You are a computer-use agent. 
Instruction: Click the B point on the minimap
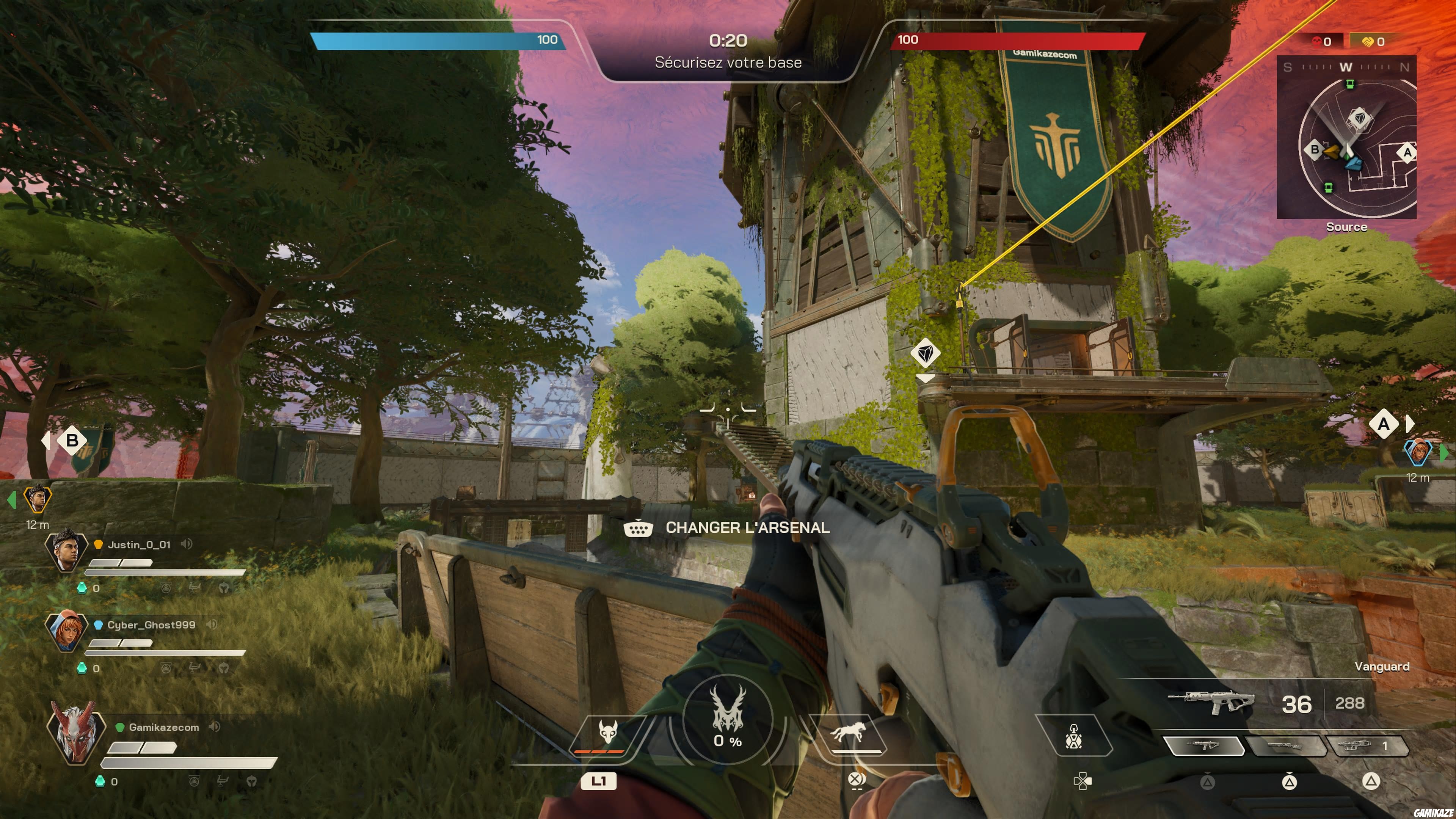click(x=1315, y=150)
